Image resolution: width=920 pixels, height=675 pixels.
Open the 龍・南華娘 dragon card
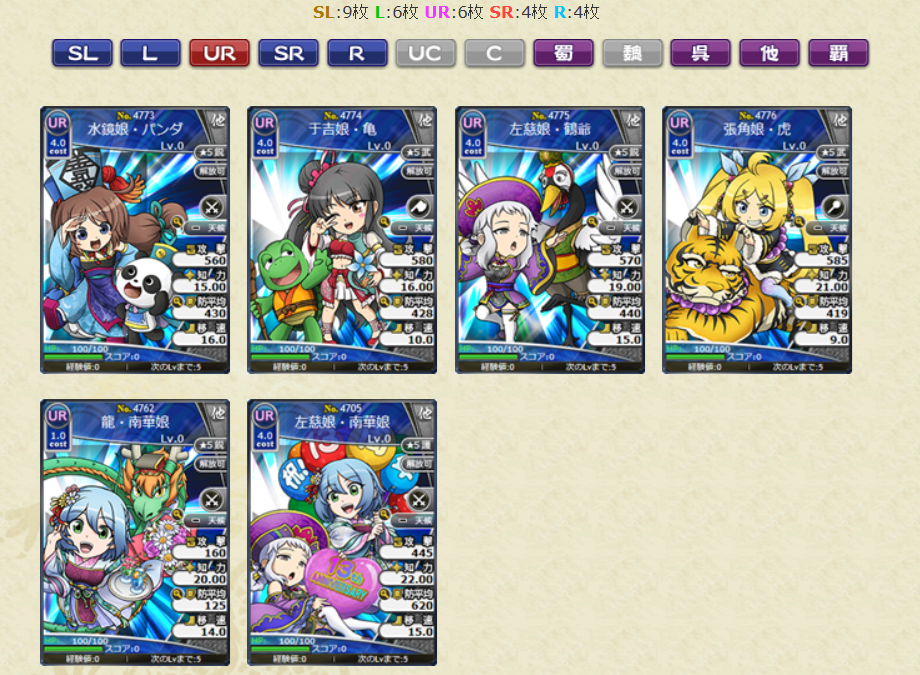pos(135,532)
